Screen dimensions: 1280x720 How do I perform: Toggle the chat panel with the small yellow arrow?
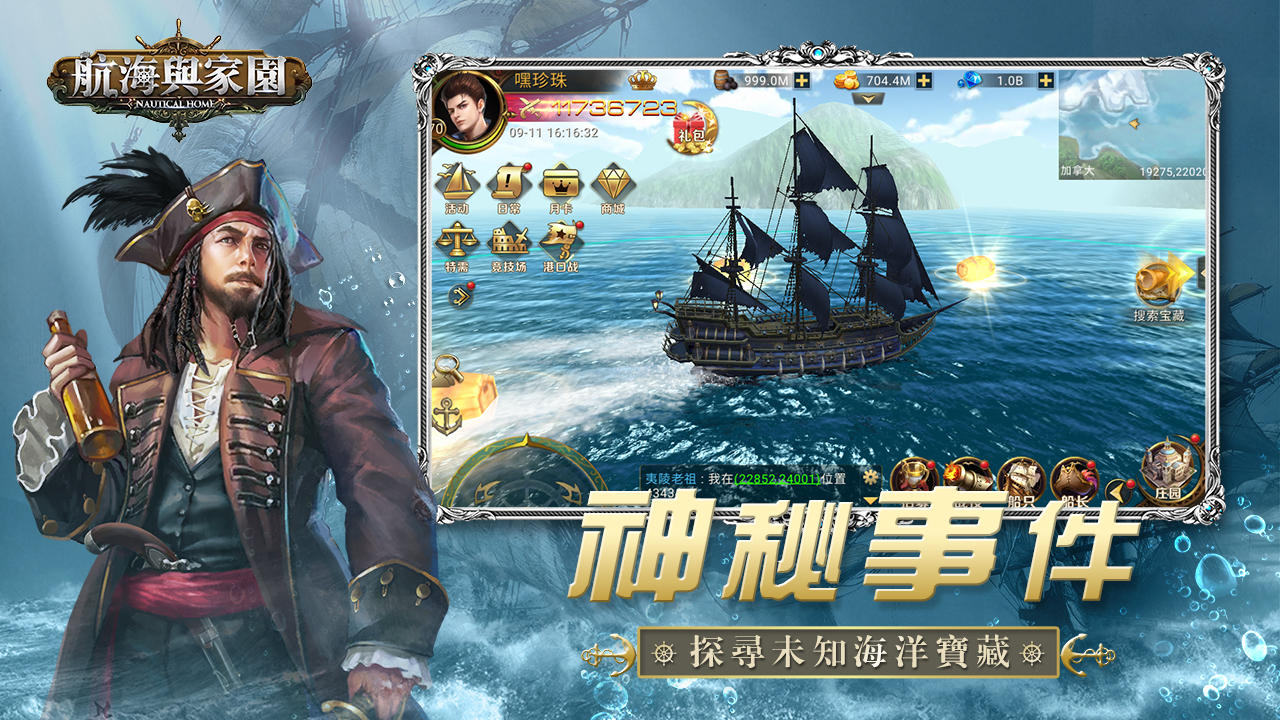(870, 500)
